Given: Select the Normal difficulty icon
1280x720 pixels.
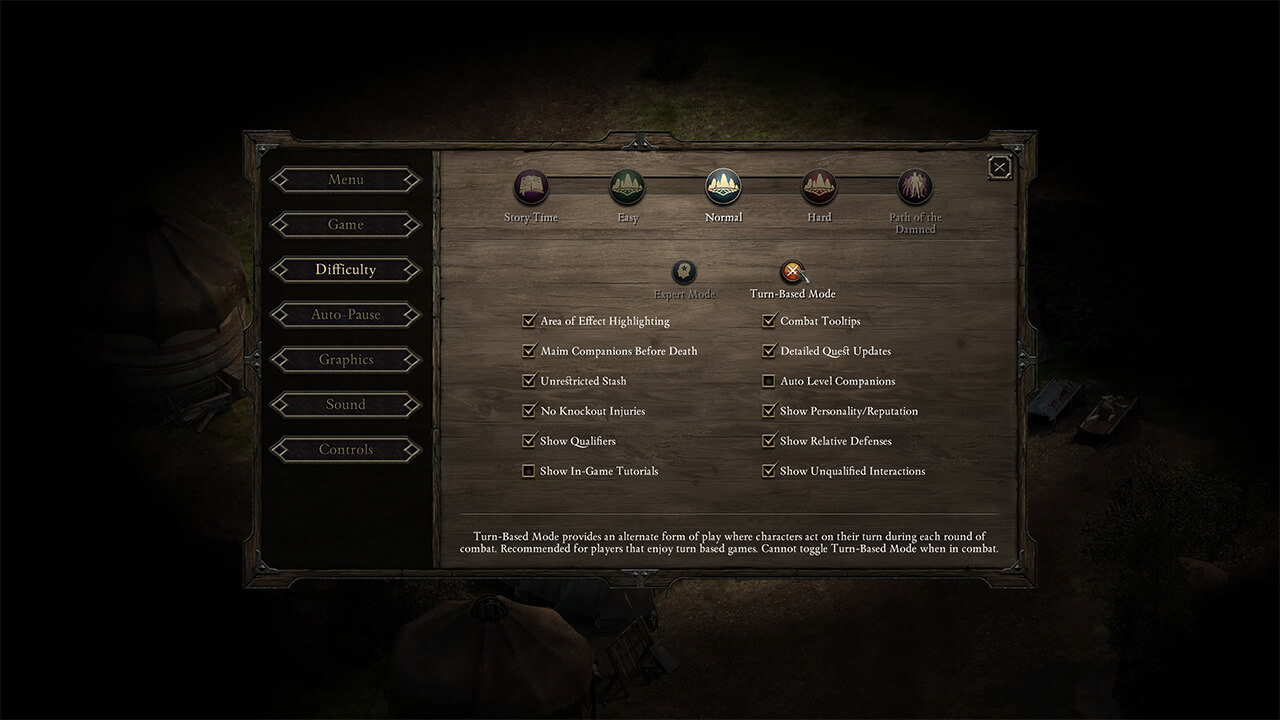Looking at the screenshot, I should 723,186.
